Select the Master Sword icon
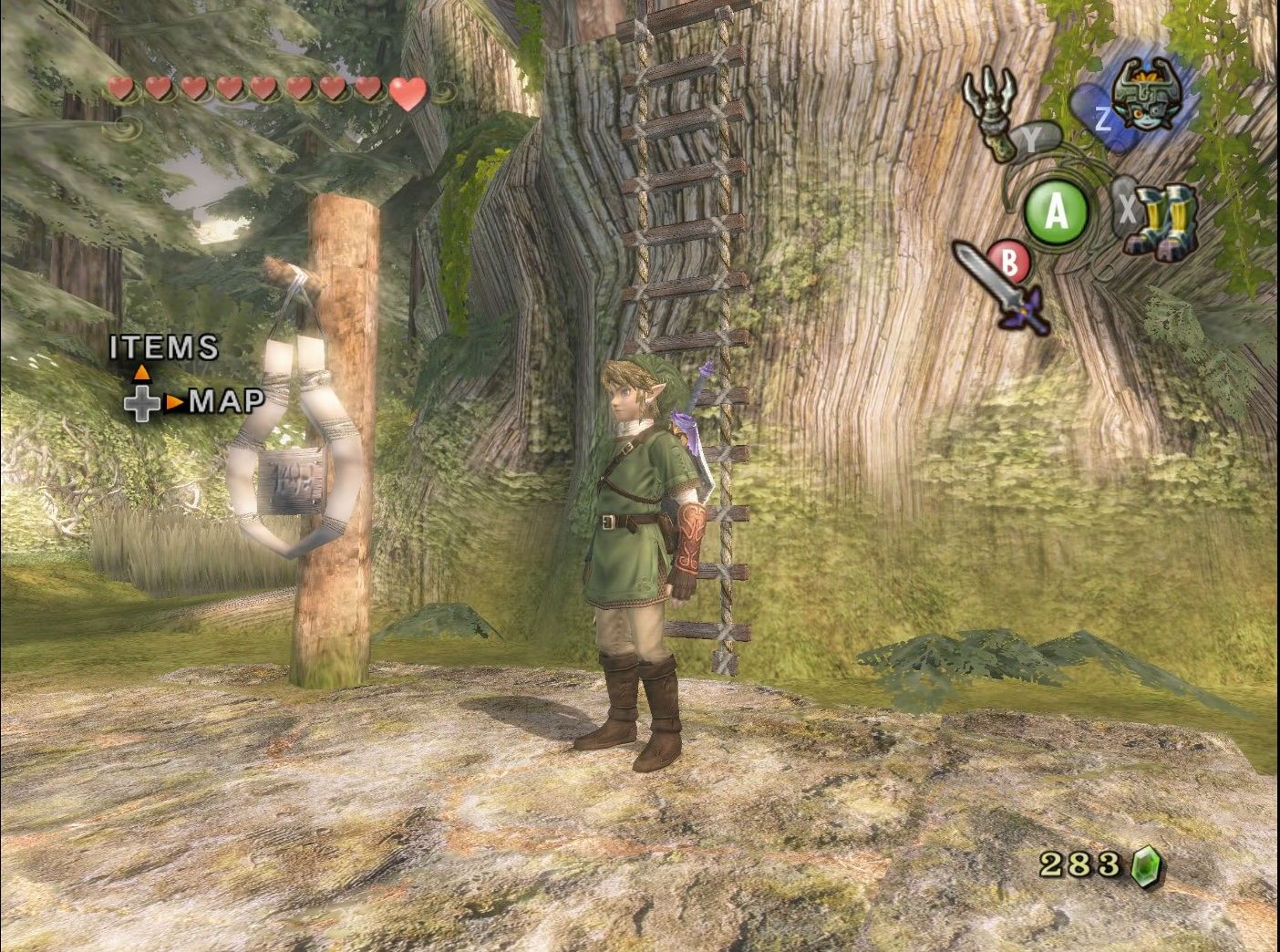The height and width of the screenshot is (952, 1280). (999, 285)
